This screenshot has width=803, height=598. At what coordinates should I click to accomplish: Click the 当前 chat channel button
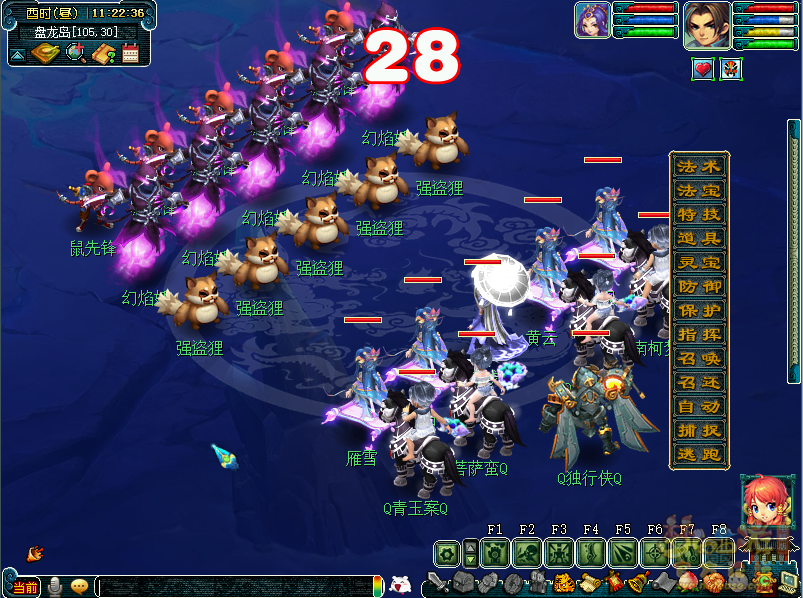(x=25, y=586)
